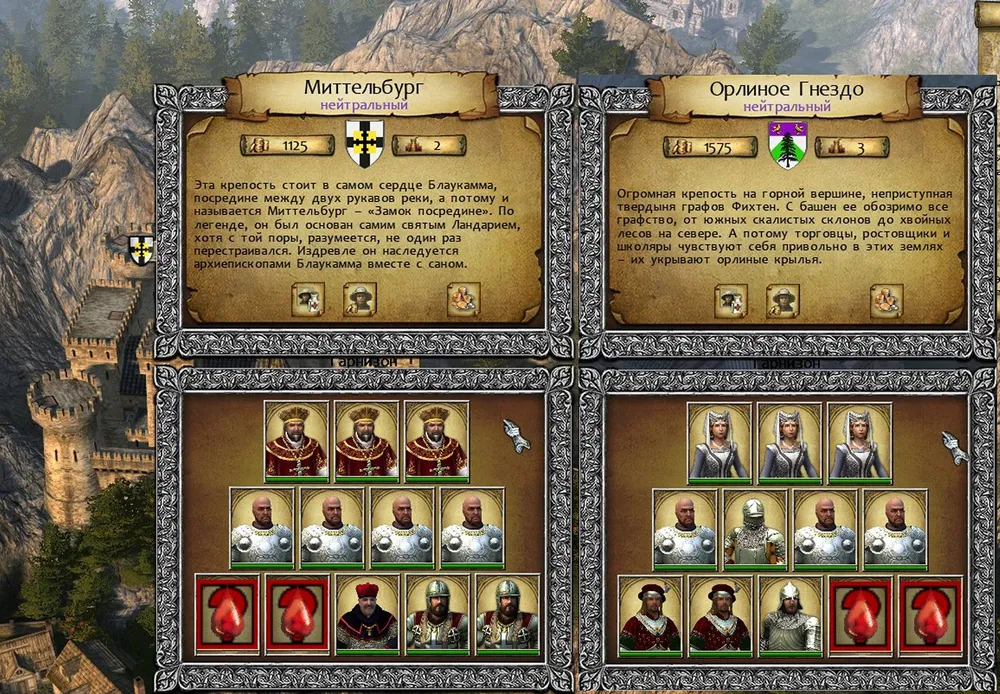Click the red-cross card icon under Орлиное Гнездо description
The height and width of the screenshot is (694, 1000).
click(731, 300)
